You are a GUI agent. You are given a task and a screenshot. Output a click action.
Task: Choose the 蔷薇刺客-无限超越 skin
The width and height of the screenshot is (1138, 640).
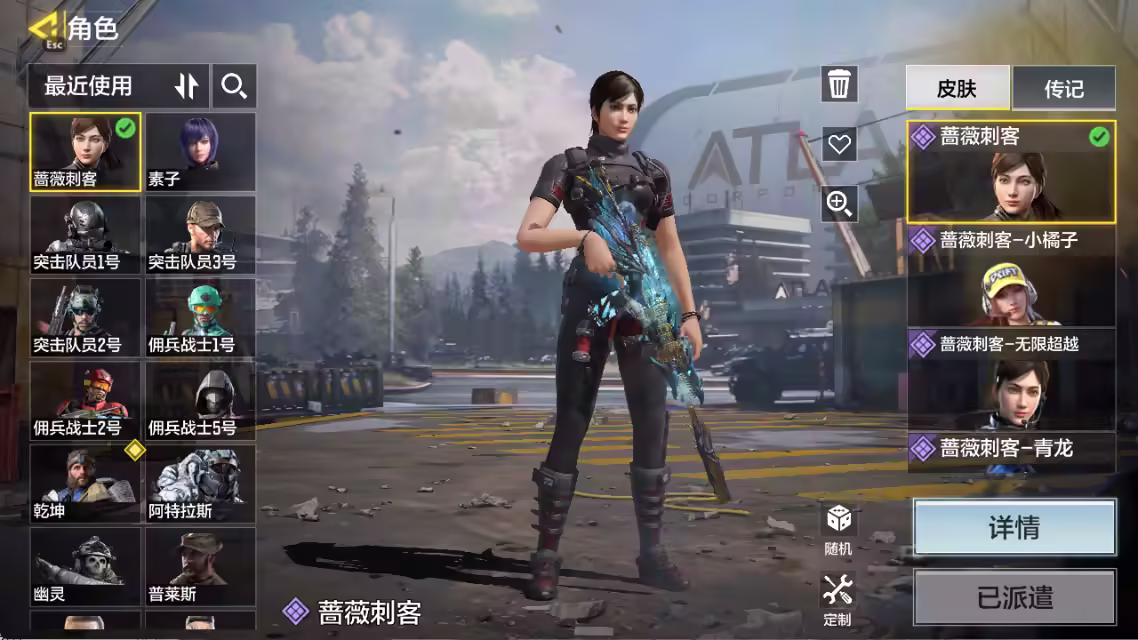[x=1011, y=379]
